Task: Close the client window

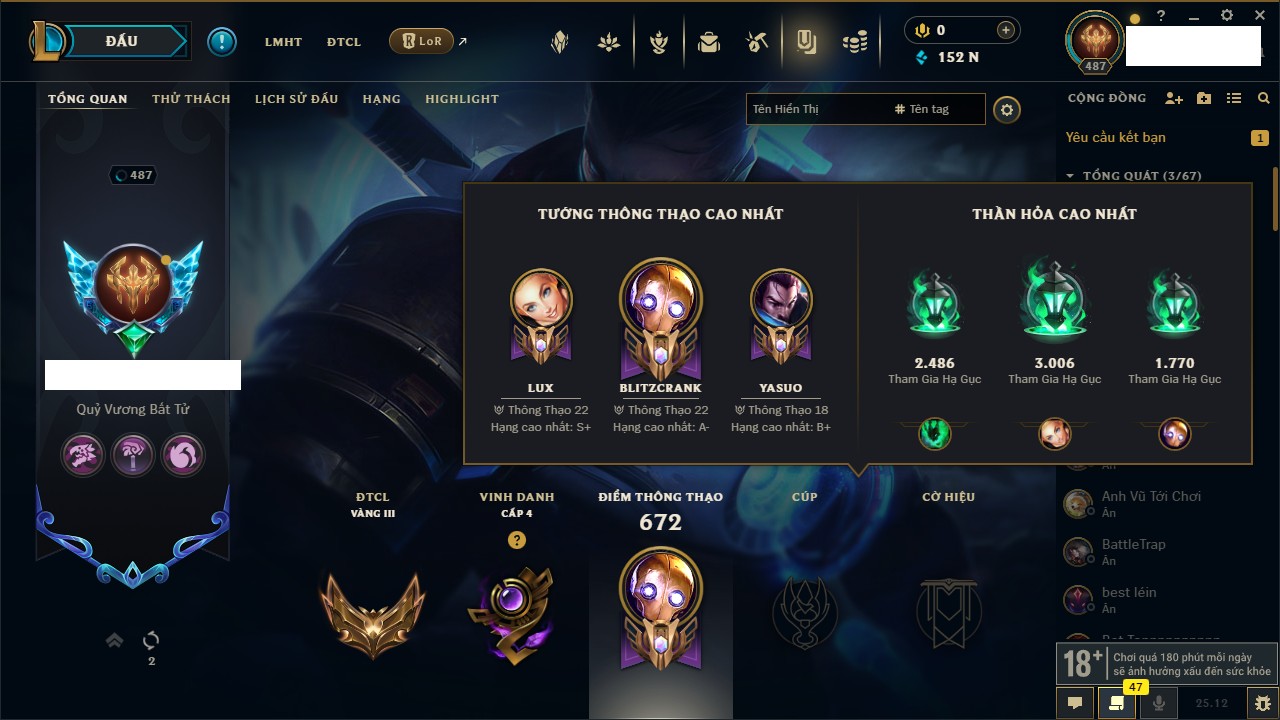Action: click(x=1256, y=16)
